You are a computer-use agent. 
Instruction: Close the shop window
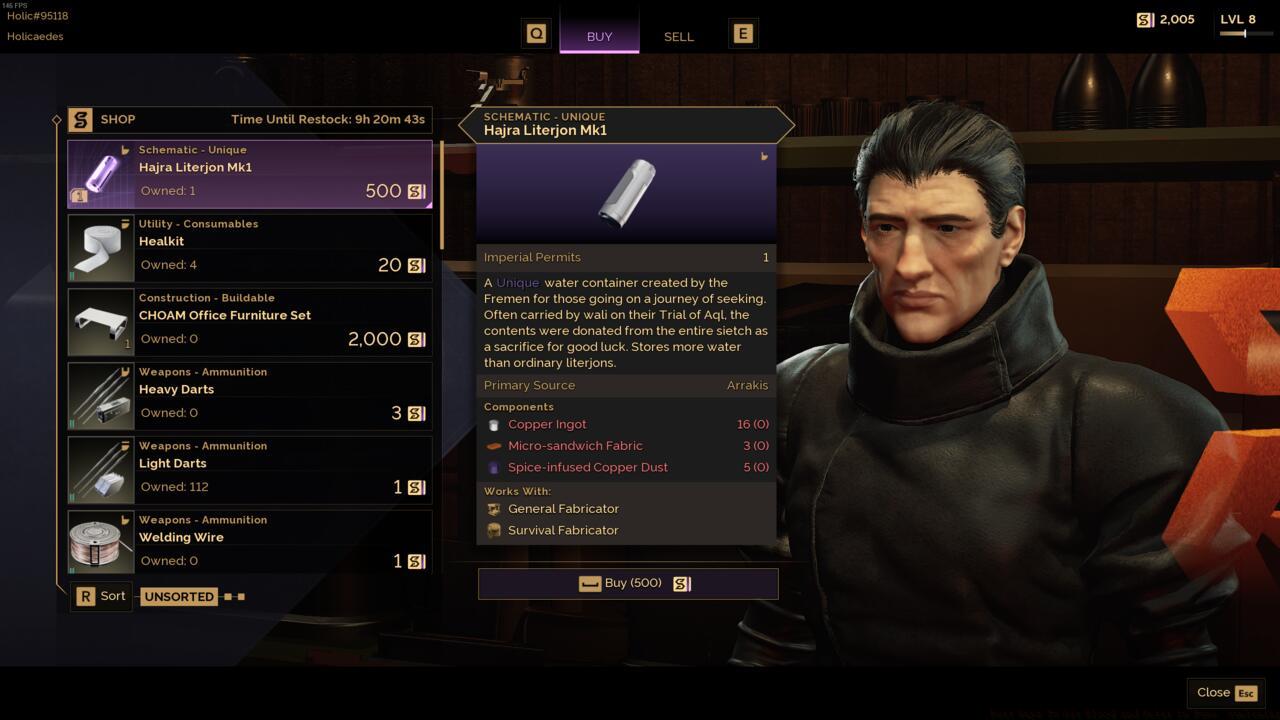pyautogui.click(x=1226, y=693)
